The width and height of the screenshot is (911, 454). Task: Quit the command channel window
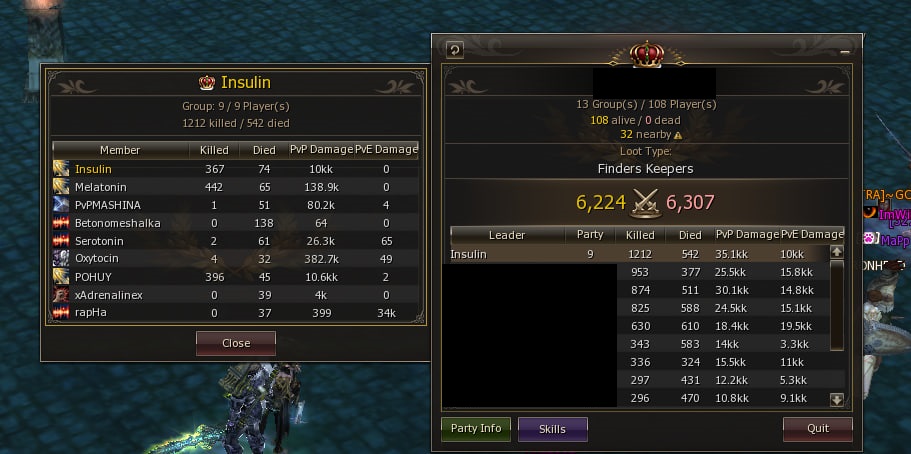pyautogui.click(x=817, y=429)
